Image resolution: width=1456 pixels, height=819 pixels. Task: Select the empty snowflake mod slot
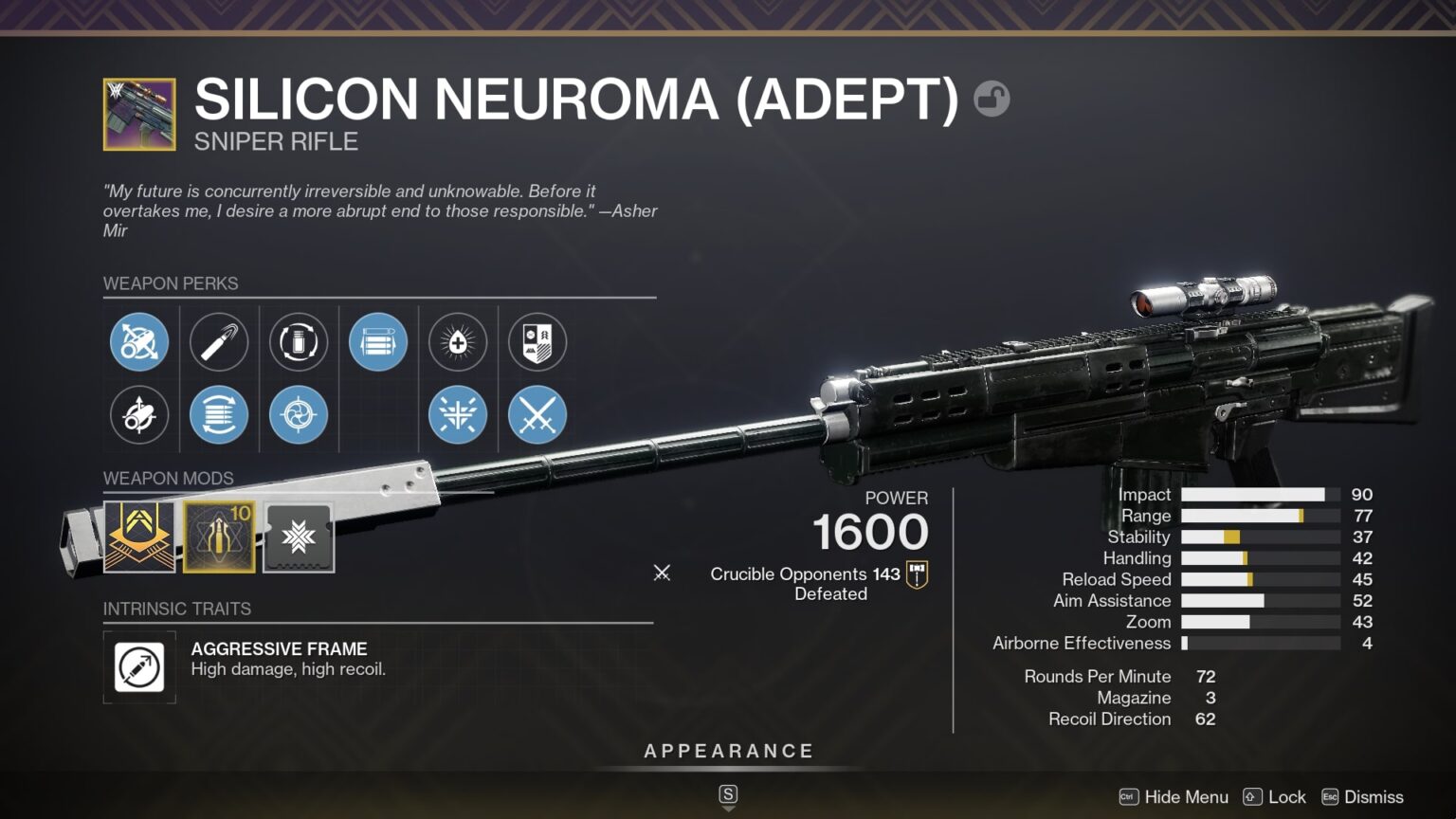click(x=299, y=537)
